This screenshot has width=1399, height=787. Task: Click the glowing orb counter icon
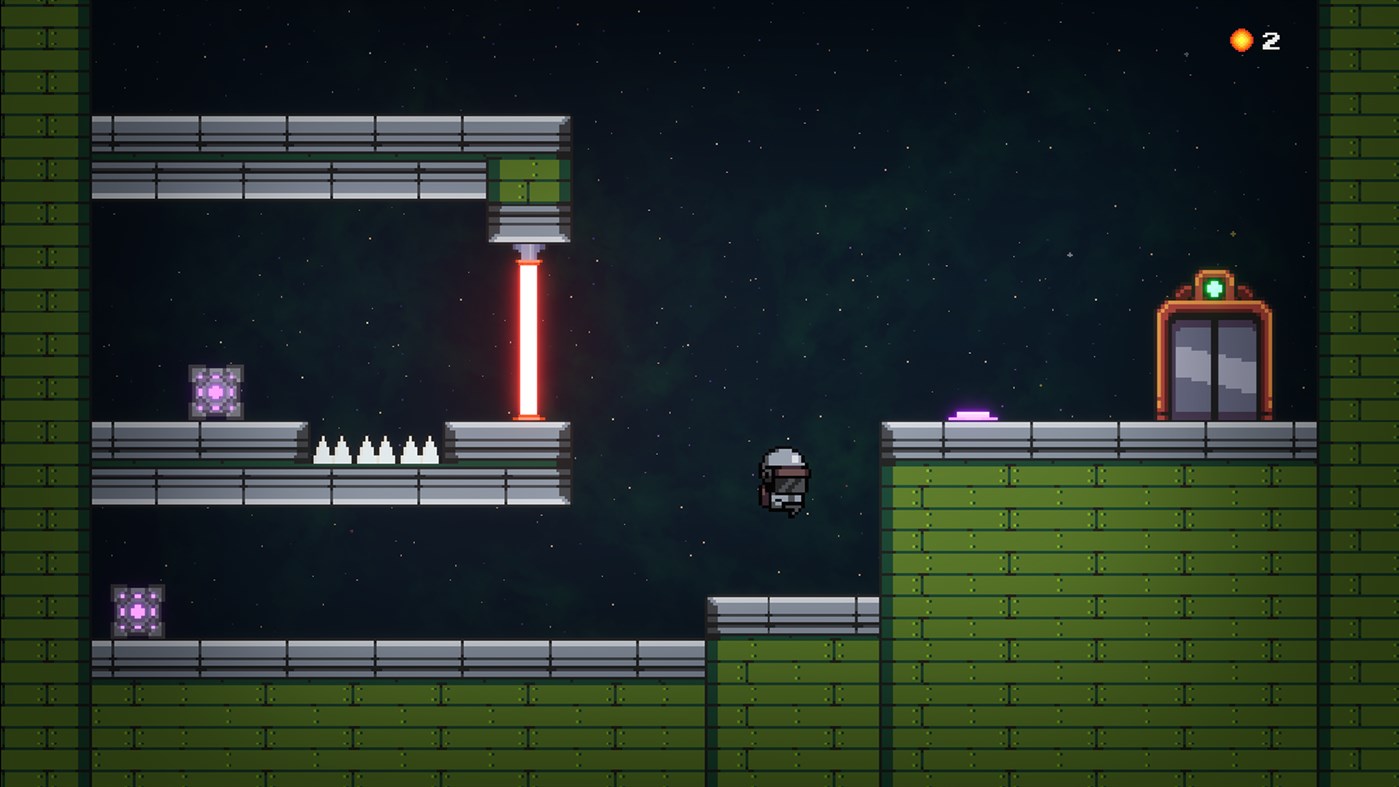point(1240,40)
